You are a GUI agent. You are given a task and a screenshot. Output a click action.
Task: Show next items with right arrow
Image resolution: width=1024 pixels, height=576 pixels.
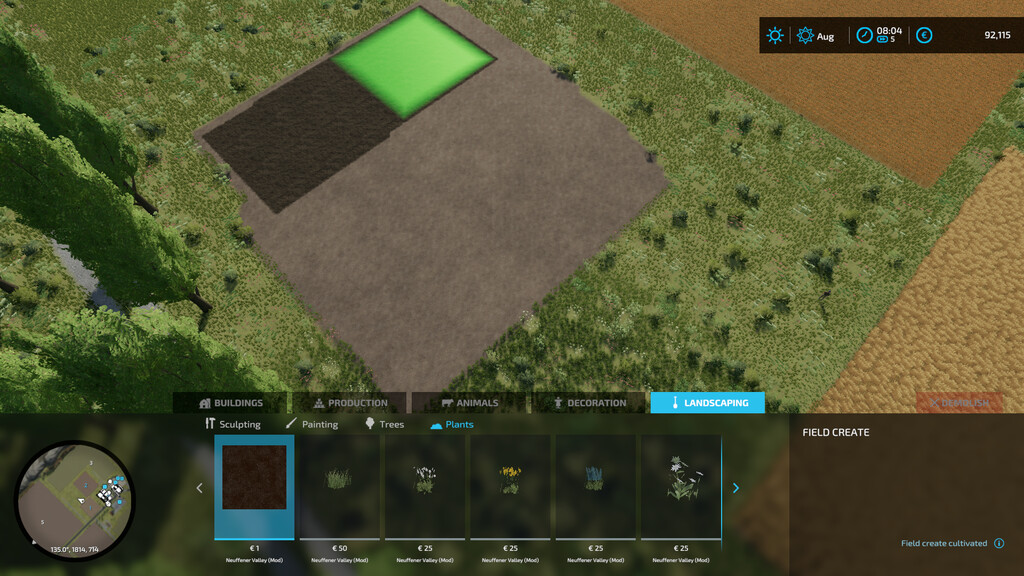(737, 488)
